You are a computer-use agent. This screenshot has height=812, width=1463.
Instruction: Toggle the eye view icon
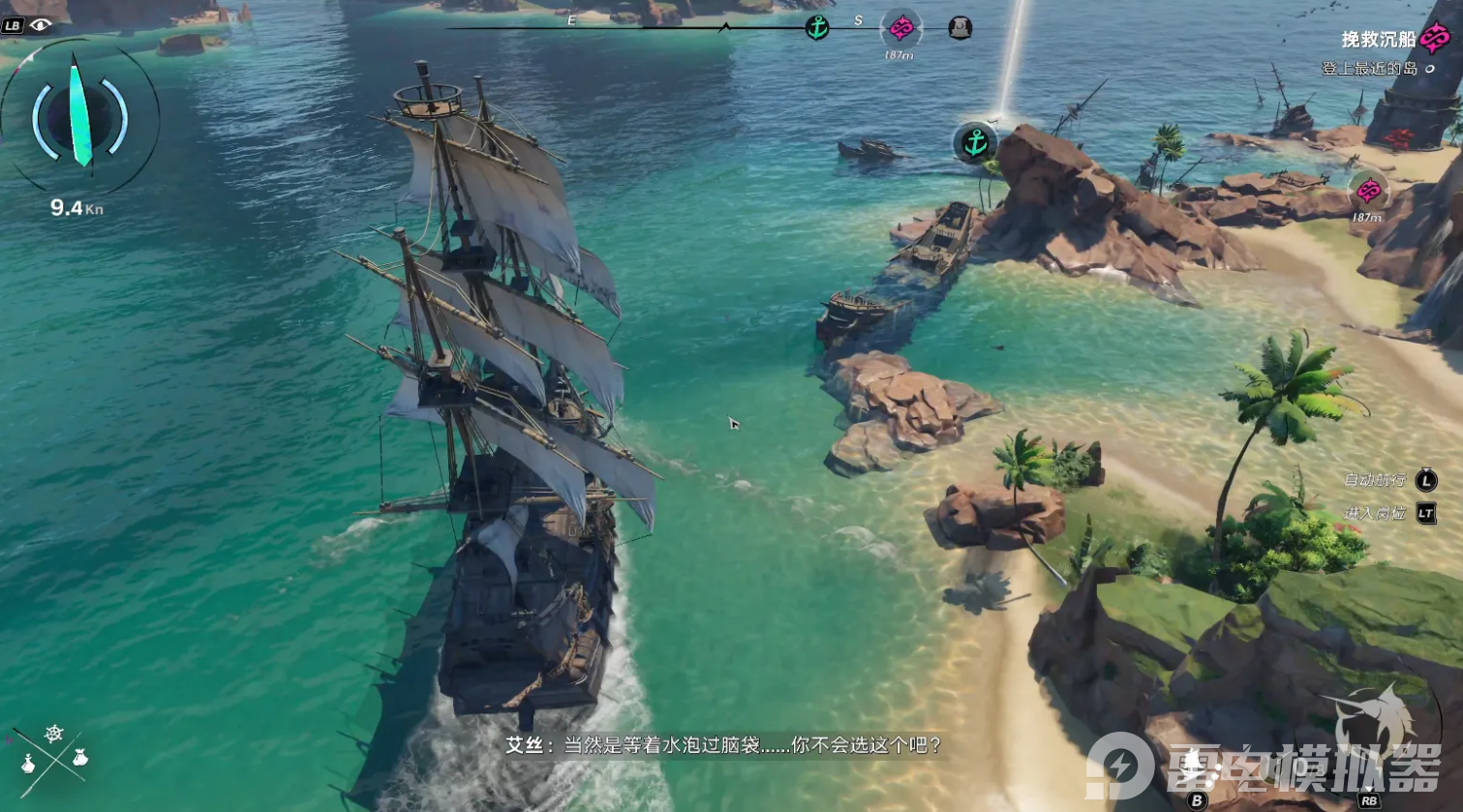(x=40, y=25)
